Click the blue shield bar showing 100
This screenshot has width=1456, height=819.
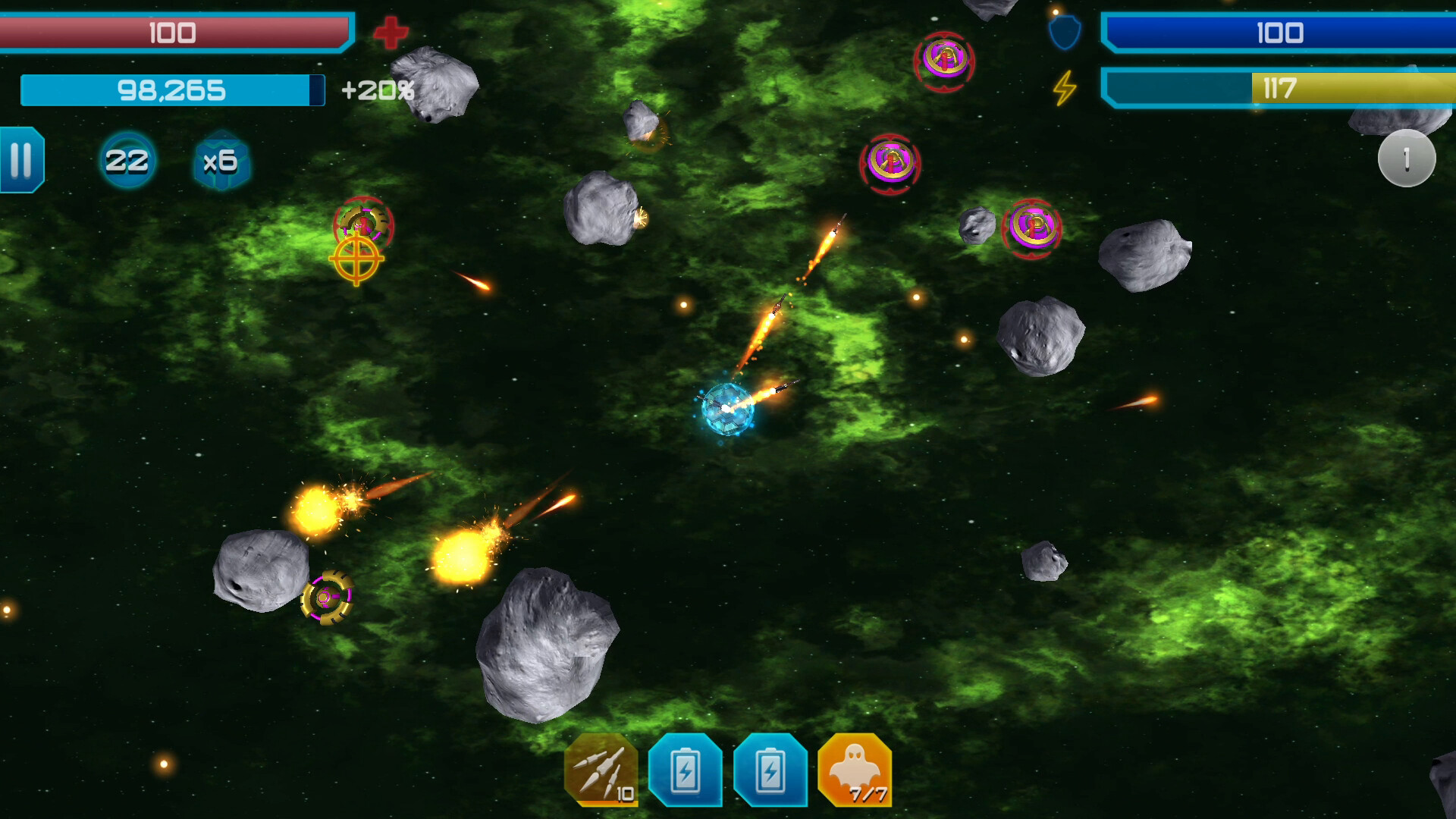point(1282,33)
